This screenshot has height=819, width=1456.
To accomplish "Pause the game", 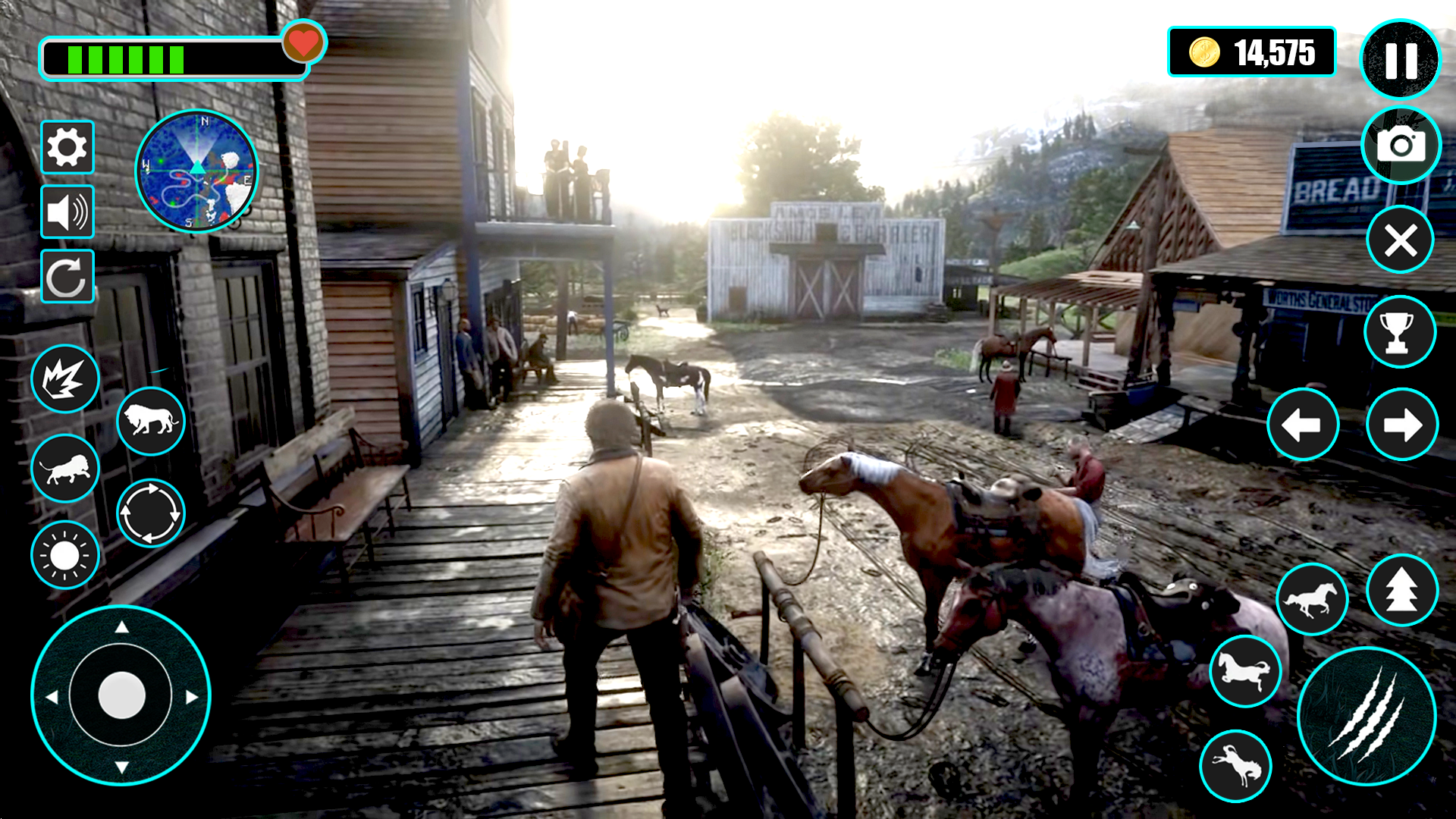I will click(x=1401, y=61).
